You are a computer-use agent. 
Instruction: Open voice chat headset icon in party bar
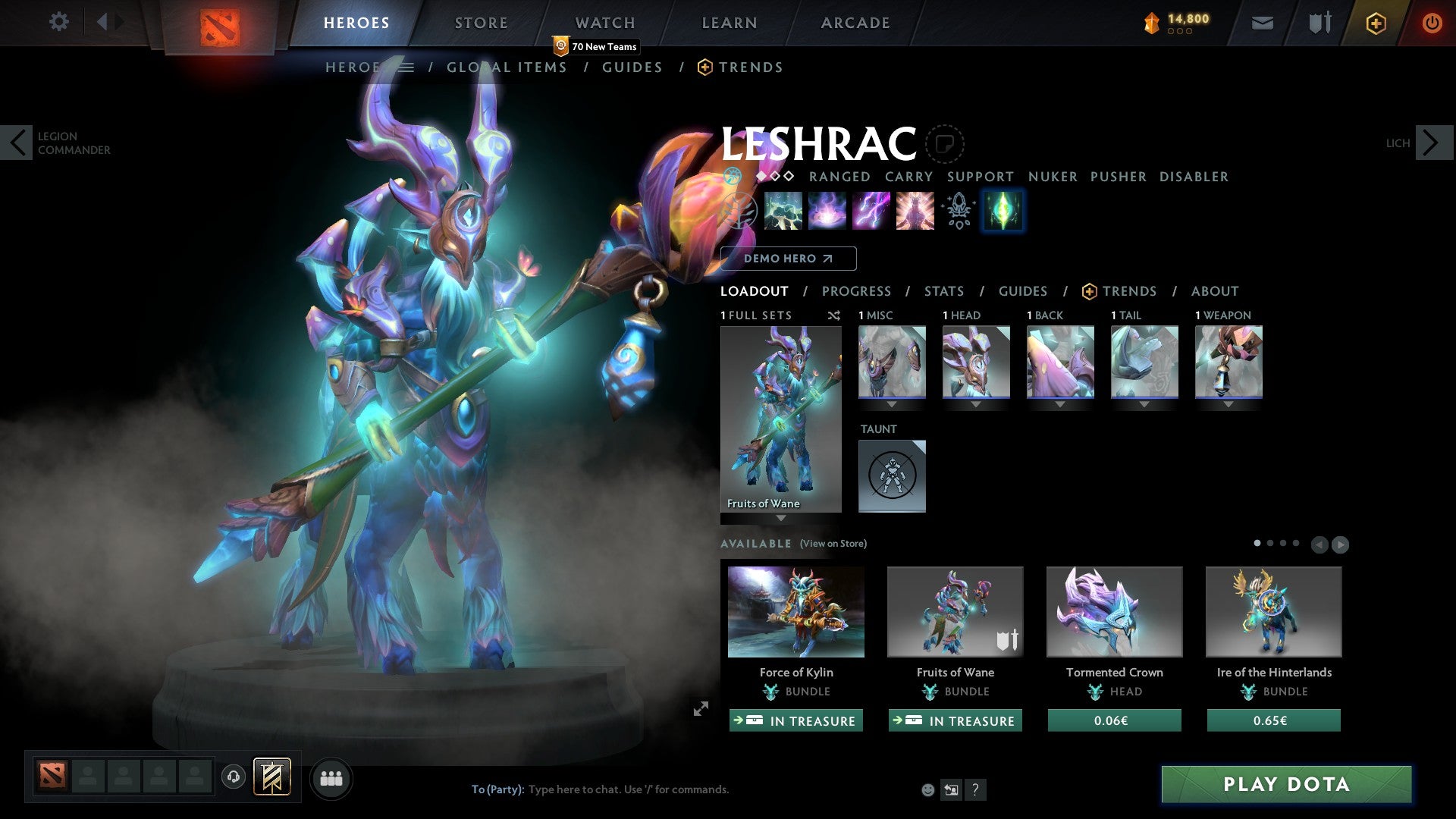tap(233, 777)
